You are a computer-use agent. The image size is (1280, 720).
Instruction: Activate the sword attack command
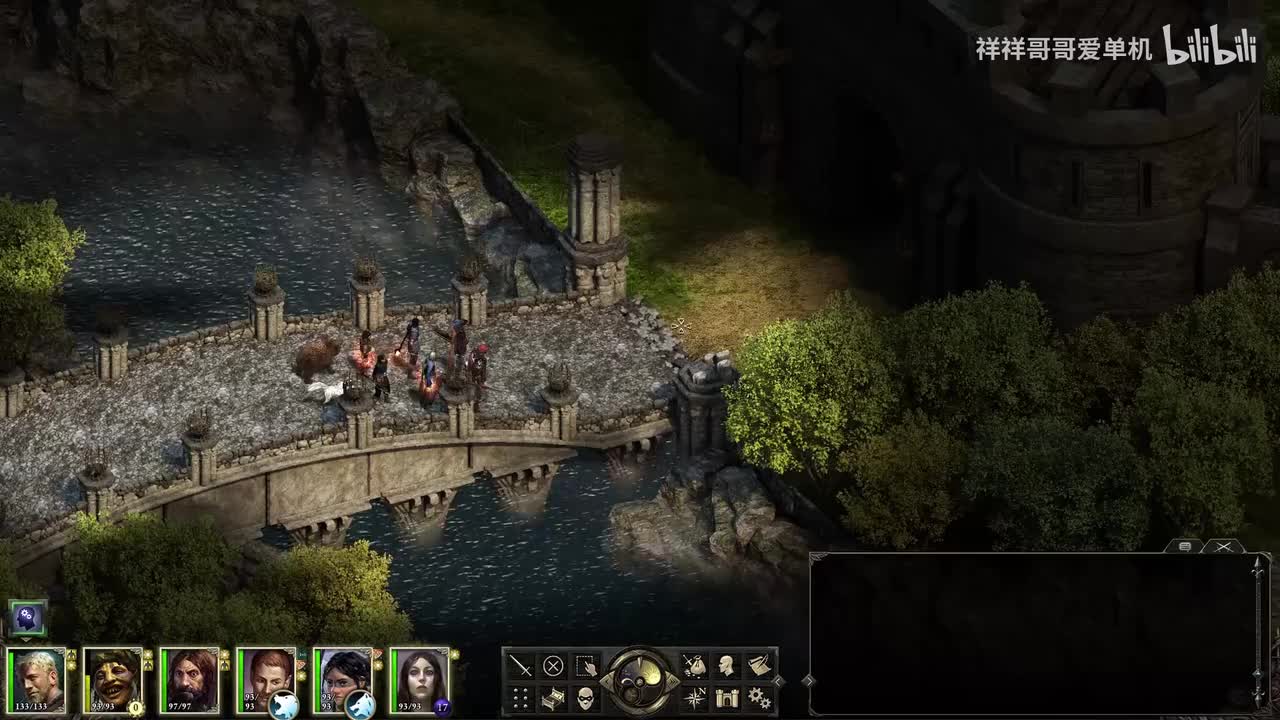click(521, 666)
